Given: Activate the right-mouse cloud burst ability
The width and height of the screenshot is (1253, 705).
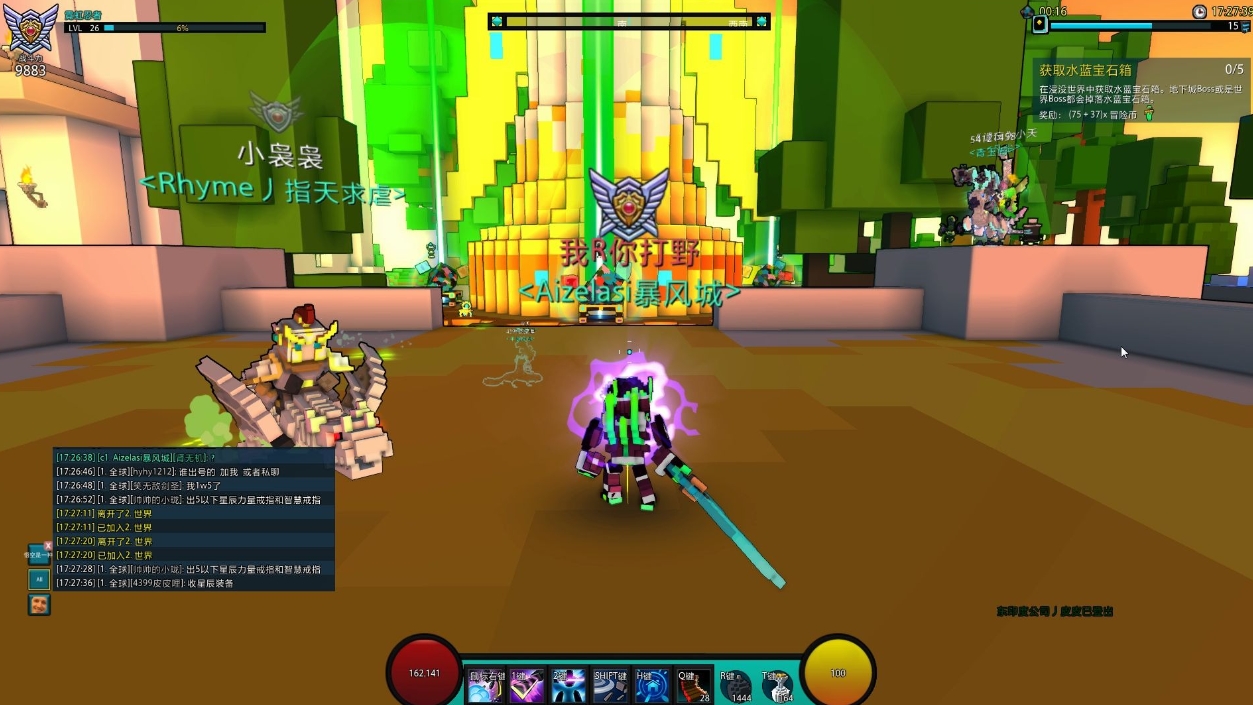Looking at the screenshot, I should [486, 687].
